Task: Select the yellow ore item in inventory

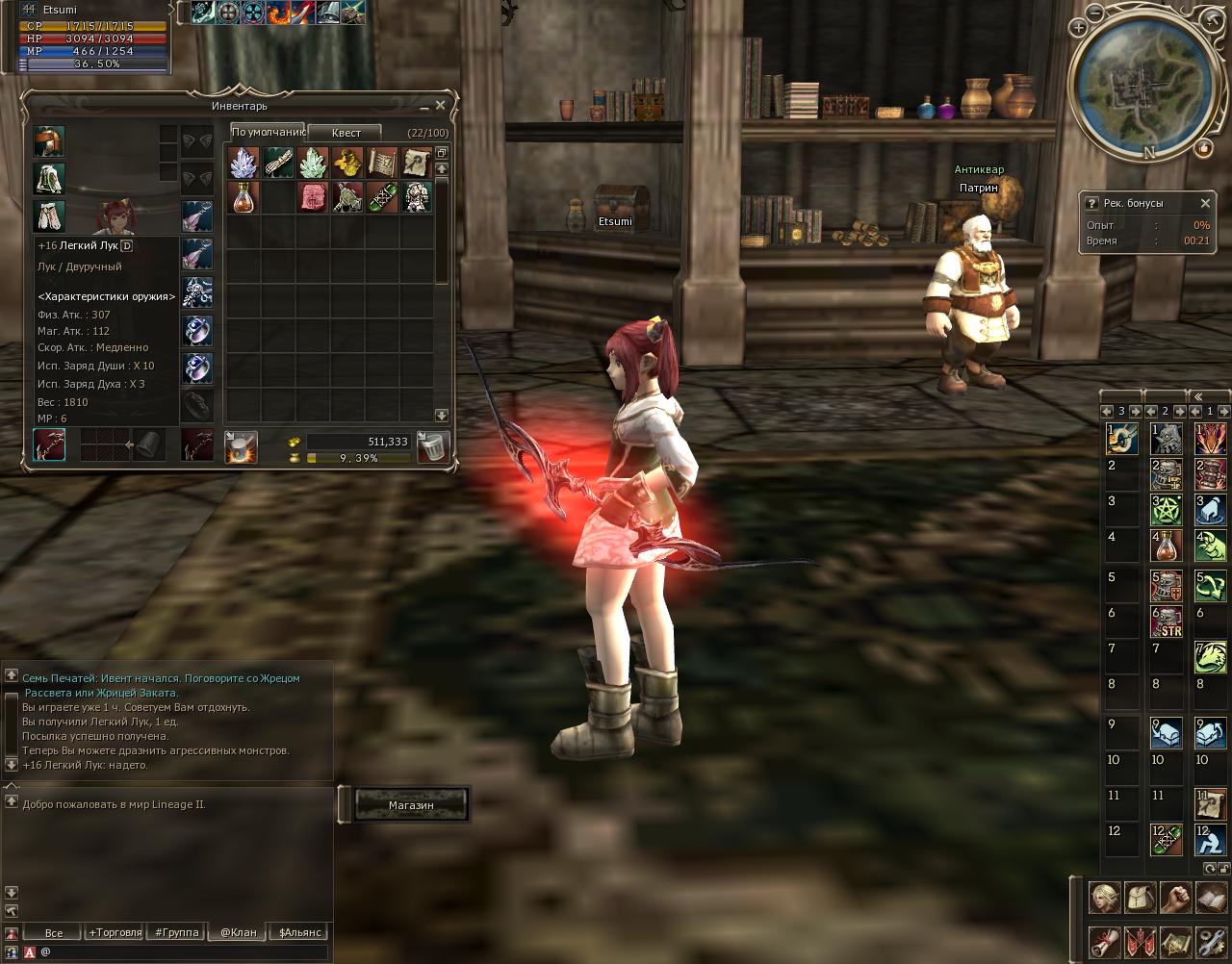Action: (346, 162)
